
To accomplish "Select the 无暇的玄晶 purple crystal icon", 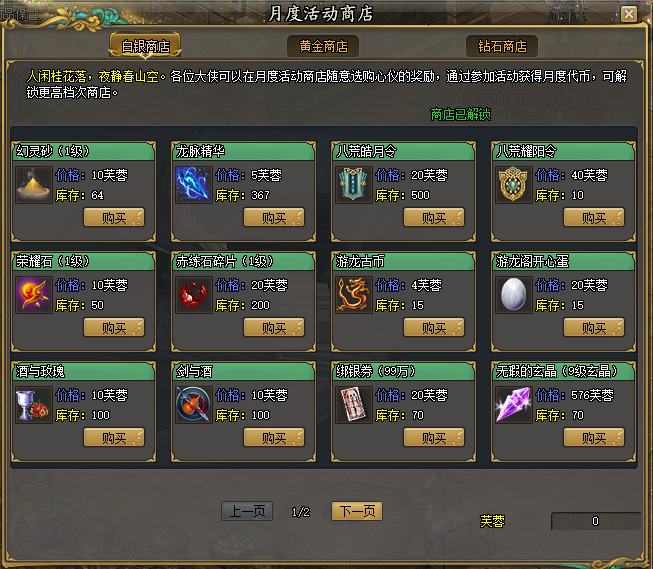I will (x=513, y=404).
